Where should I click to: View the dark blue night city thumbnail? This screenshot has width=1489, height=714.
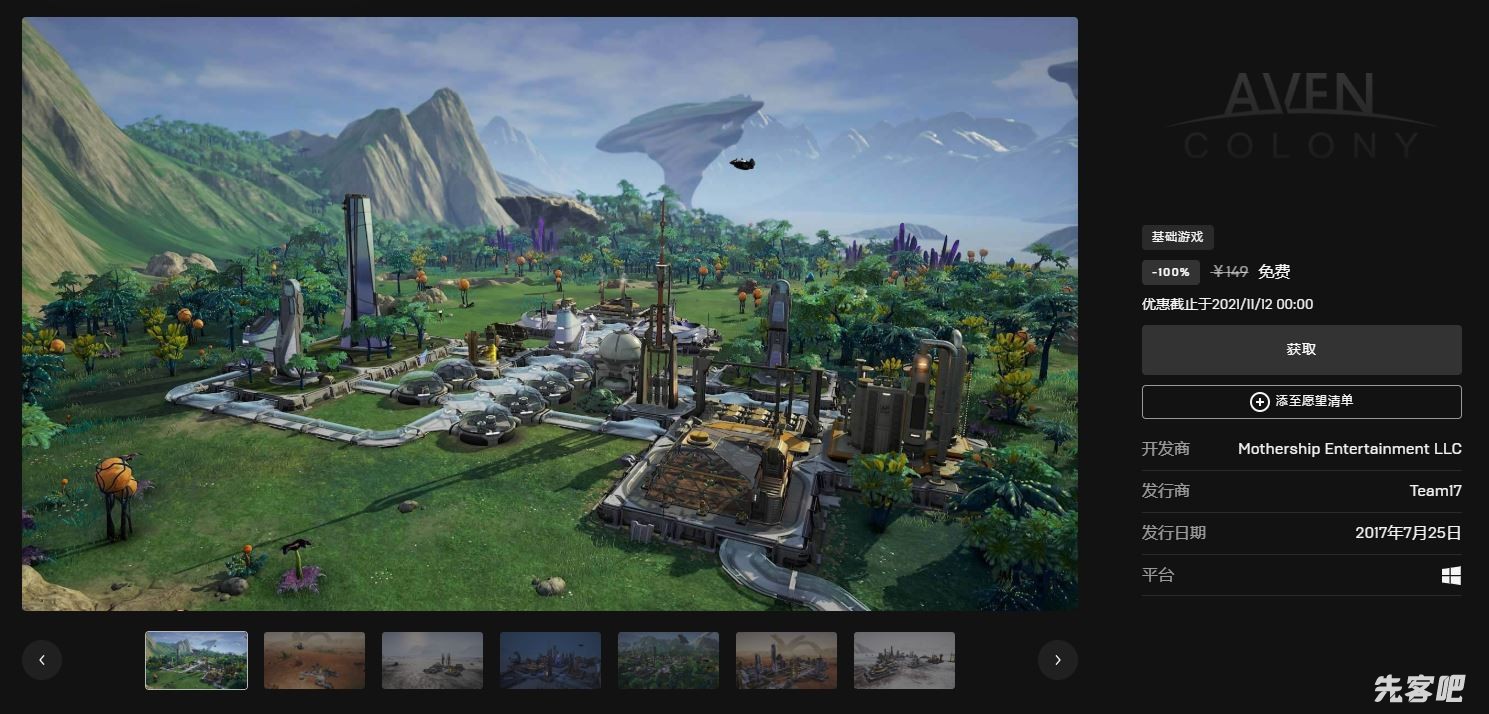(x=550, y=660)
